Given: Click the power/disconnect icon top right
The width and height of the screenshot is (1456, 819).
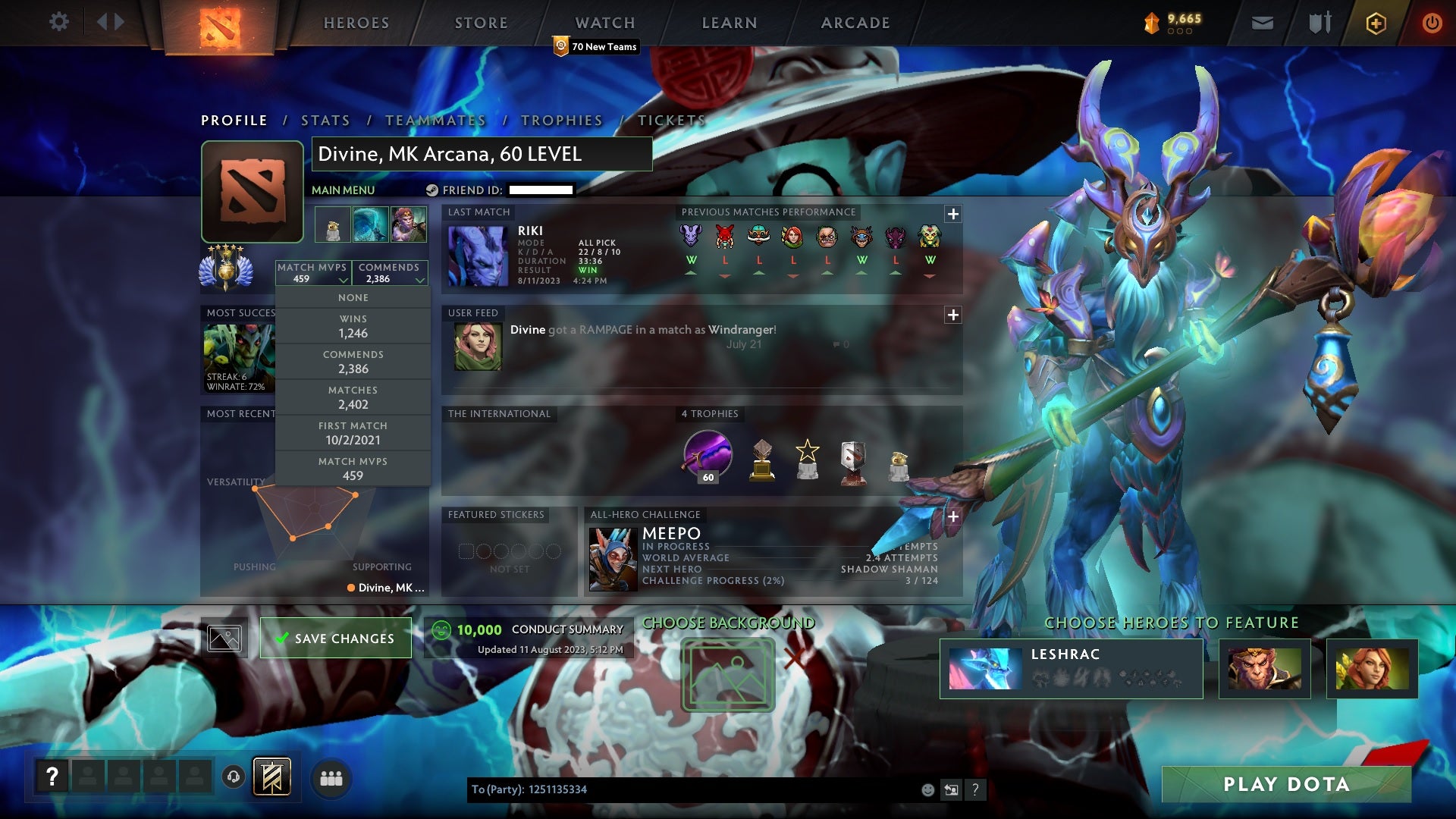Looking at the screenshot, I should [1432, 23].
